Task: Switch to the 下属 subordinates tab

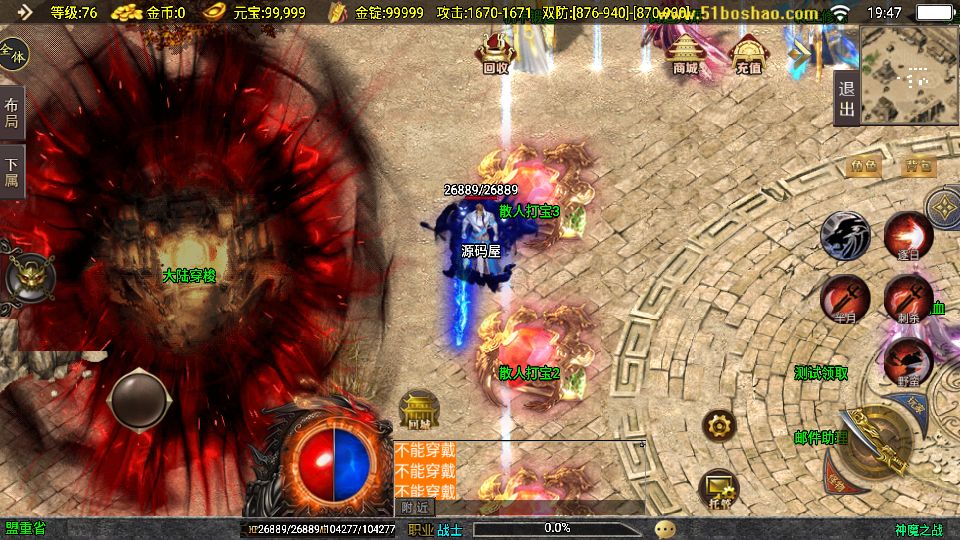Action: [x=12, y=172]
